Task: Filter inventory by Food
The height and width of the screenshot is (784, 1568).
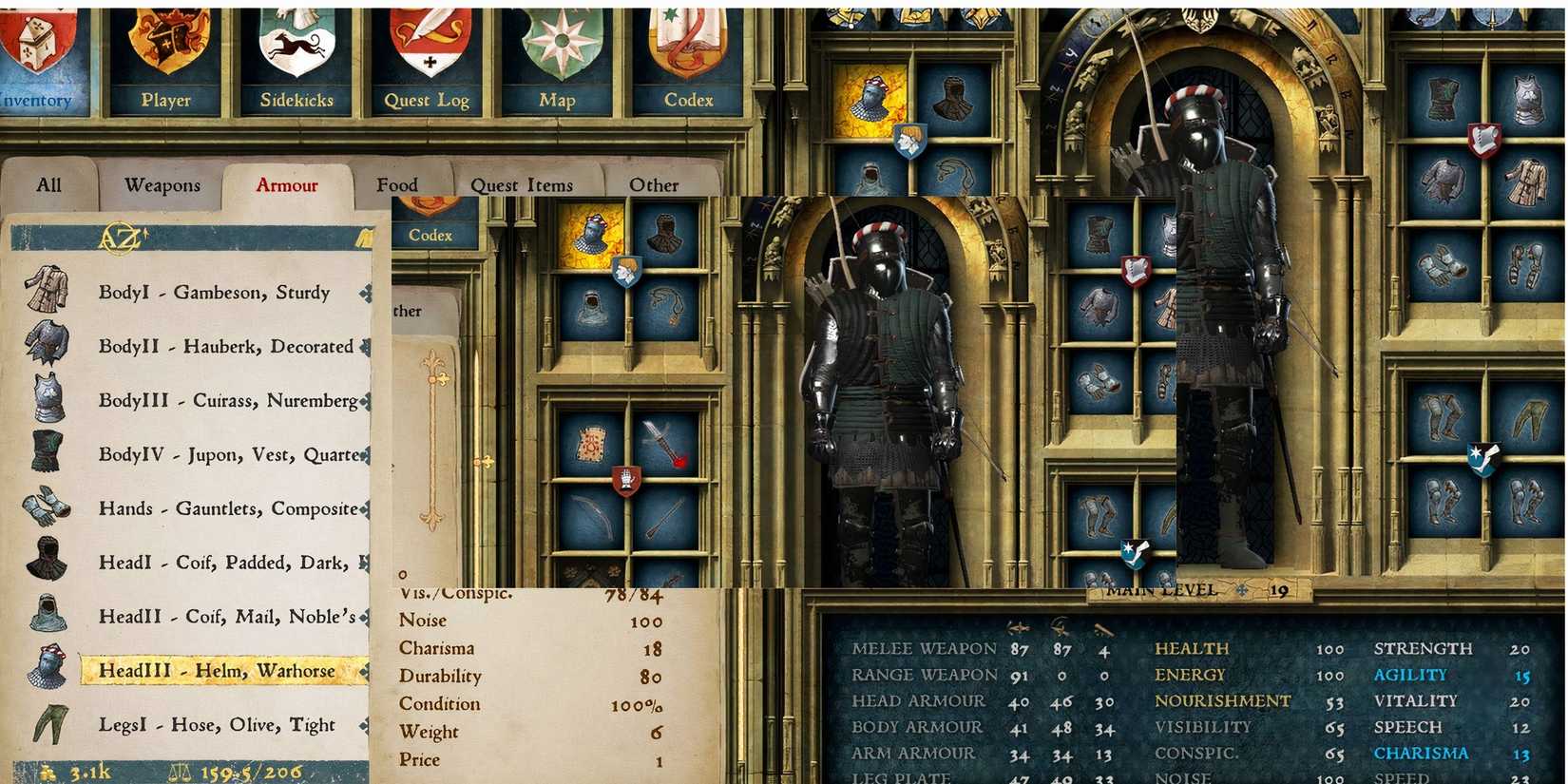Action: coord(397,184)
